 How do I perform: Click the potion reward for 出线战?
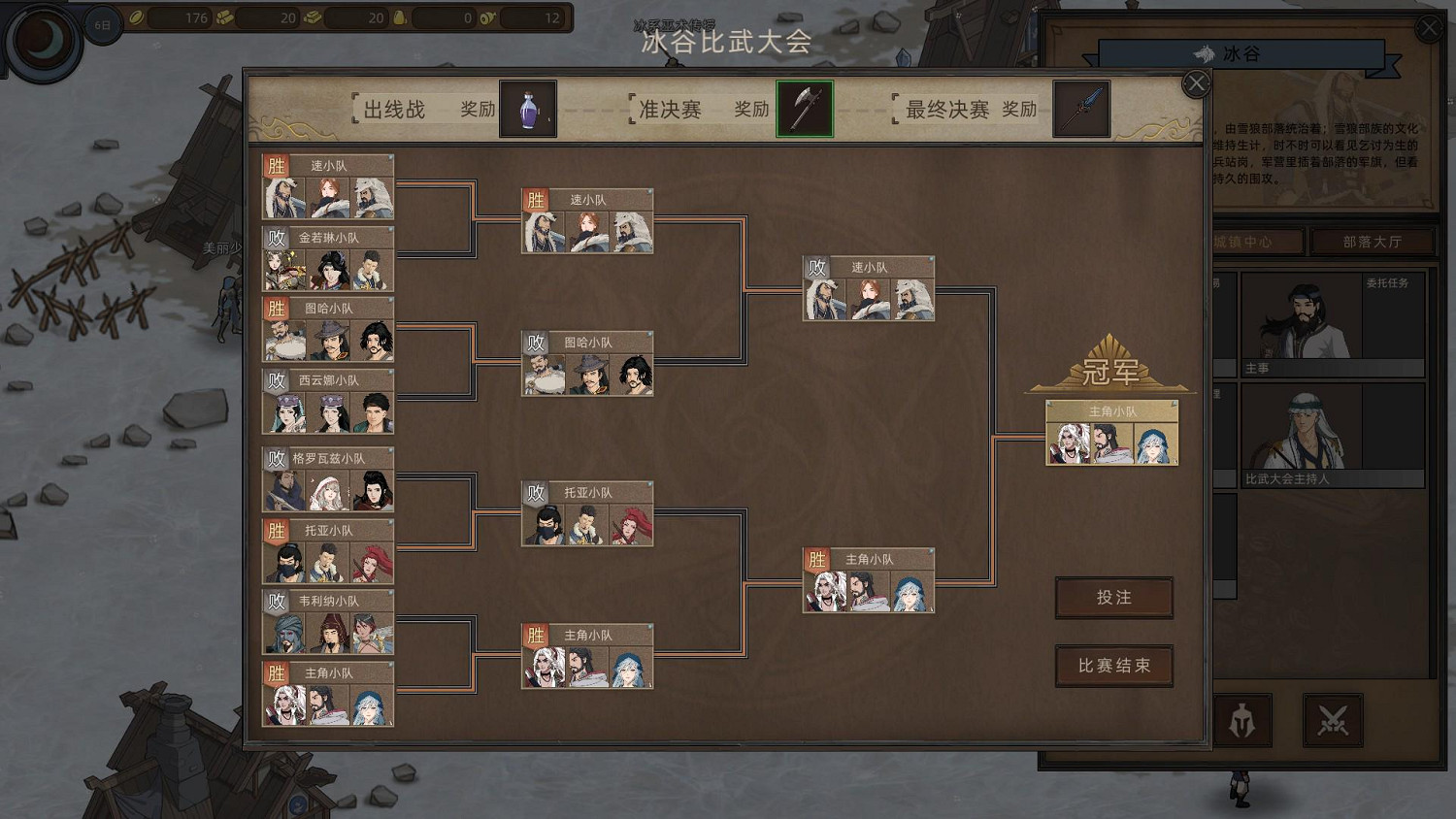click(x=528, y=109)
